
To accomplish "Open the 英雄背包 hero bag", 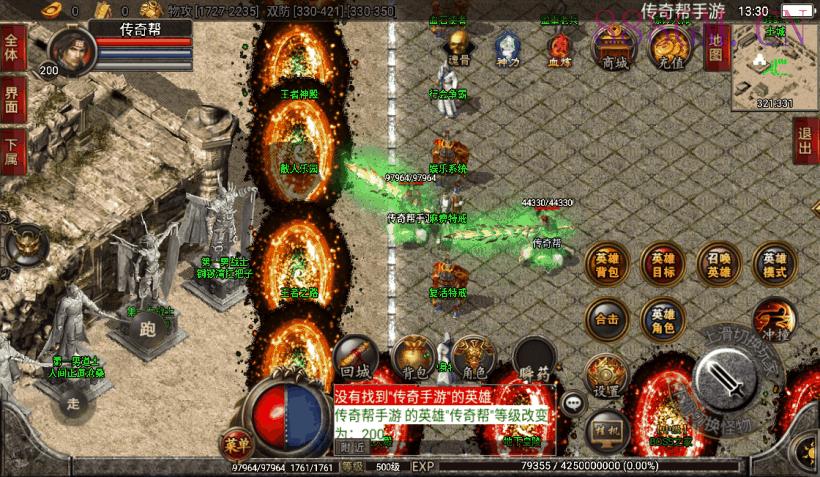I will click(607, 264).
